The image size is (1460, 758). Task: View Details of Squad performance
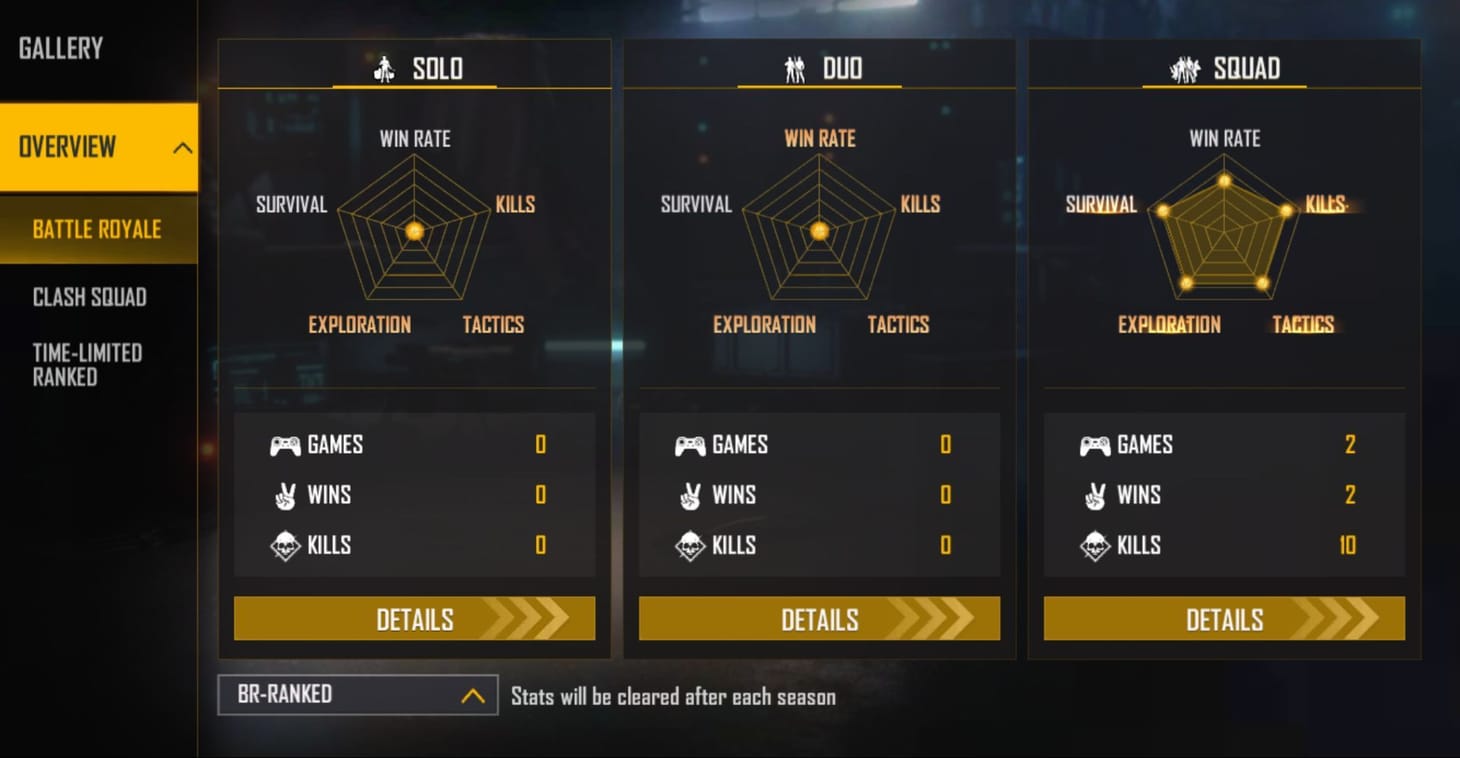[x=1223, y=619]
